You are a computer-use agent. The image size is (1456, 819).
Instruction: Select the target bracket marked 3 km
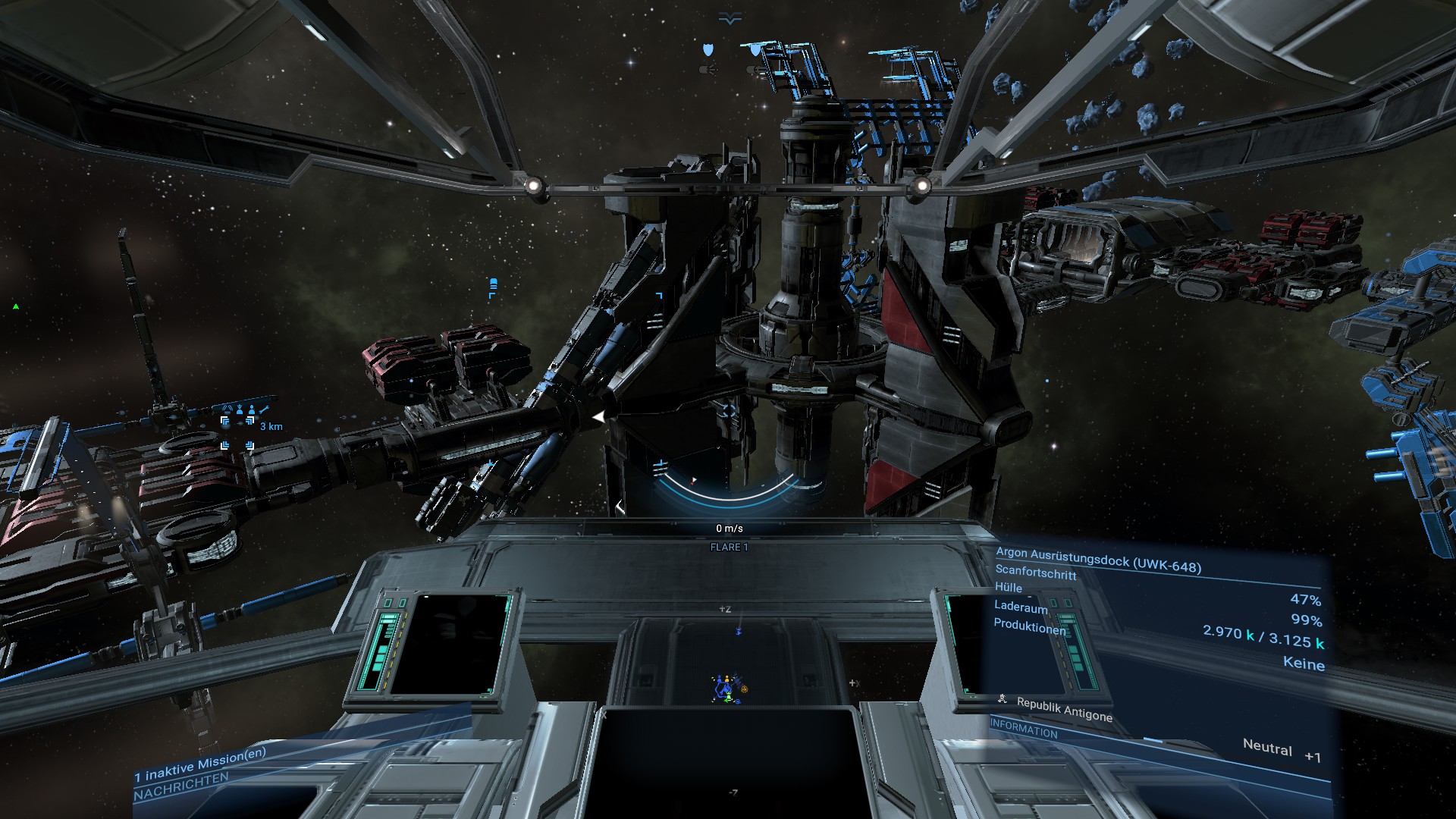(237, 433)
